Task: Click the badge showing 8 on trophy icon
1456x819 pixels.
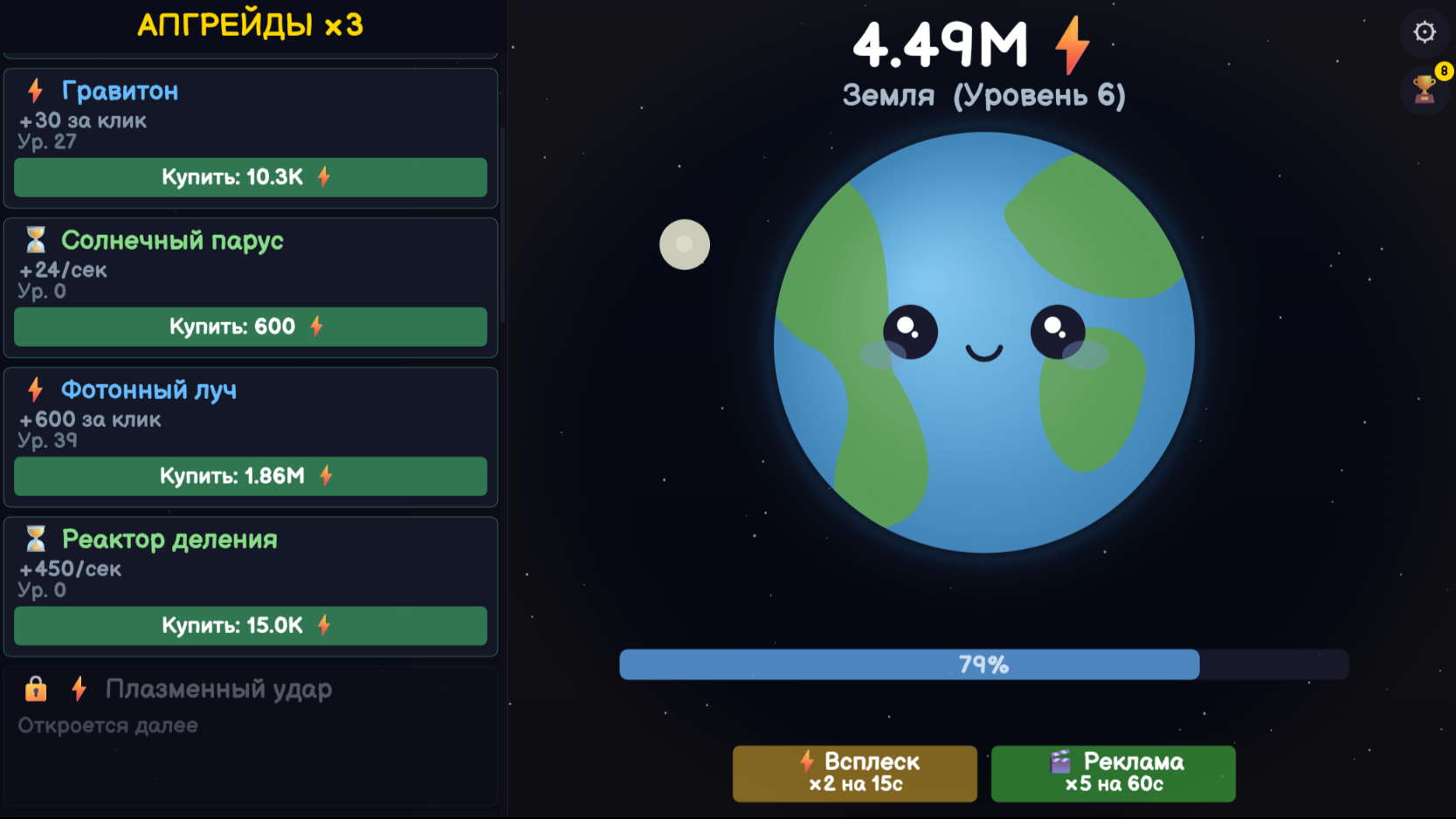Action: (x=1443, y=69)
